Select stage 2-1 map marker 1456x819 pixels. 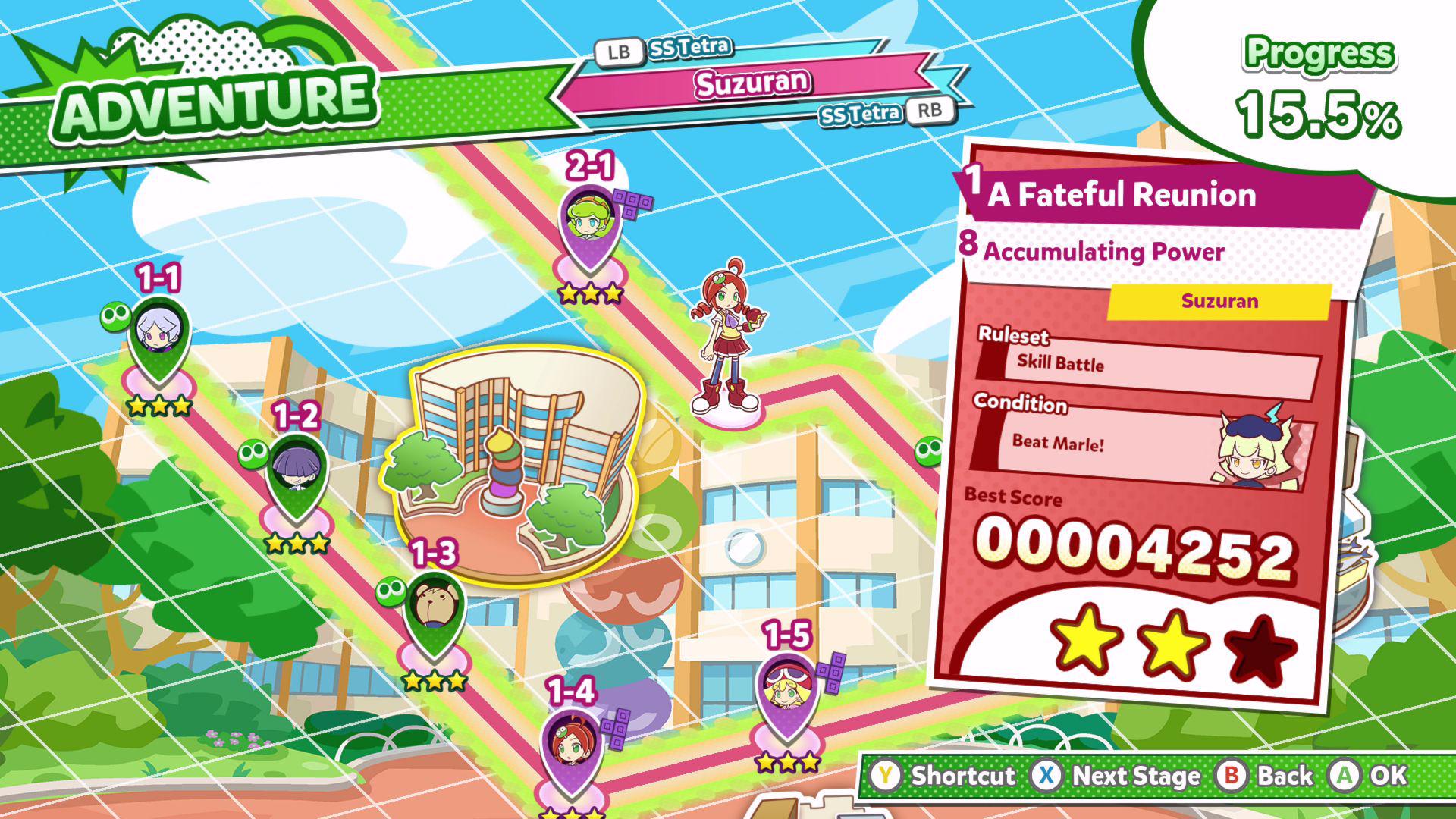tap(589, 221)
